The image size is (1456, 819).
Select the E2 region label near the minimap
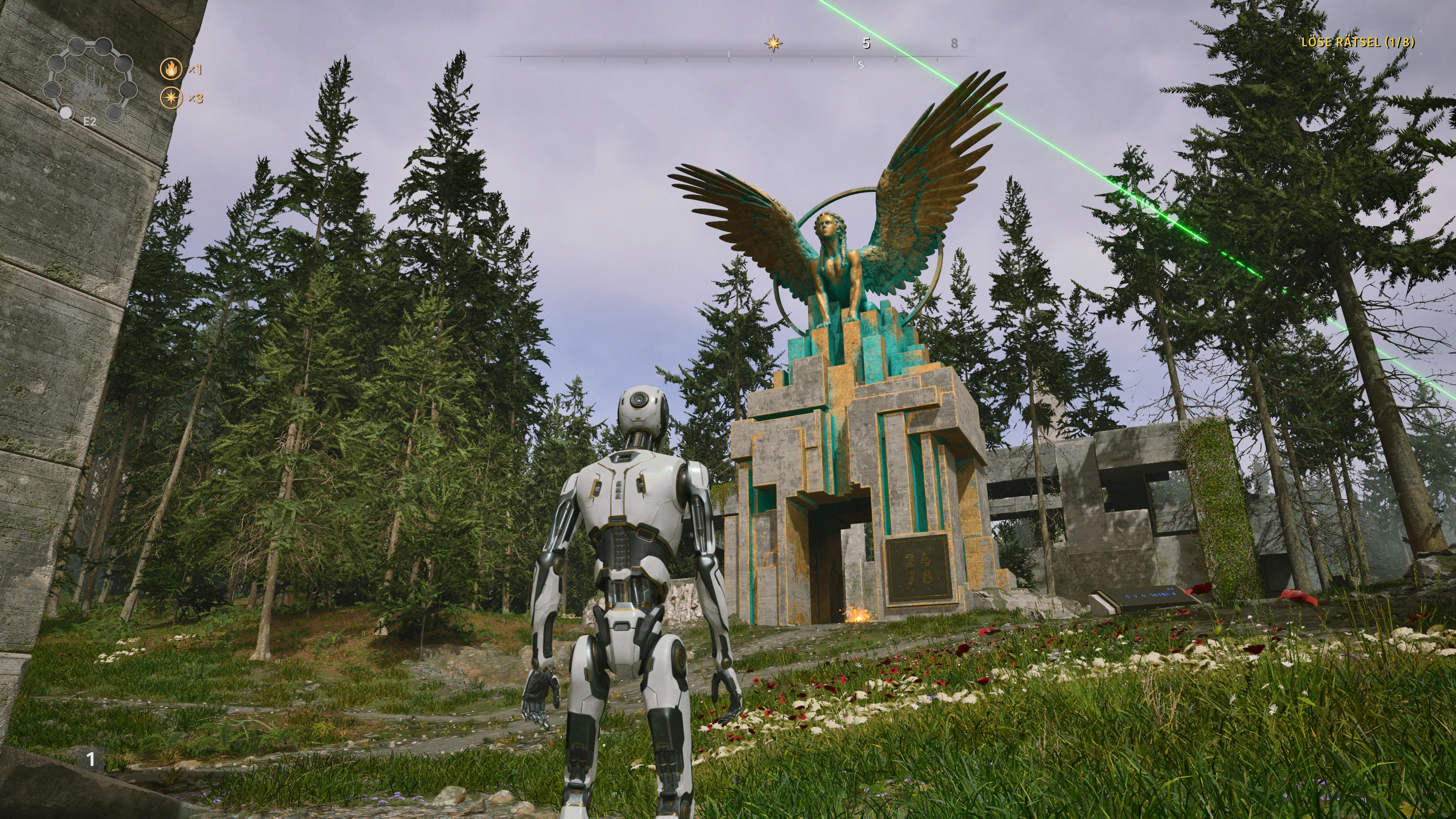point(90,123)
